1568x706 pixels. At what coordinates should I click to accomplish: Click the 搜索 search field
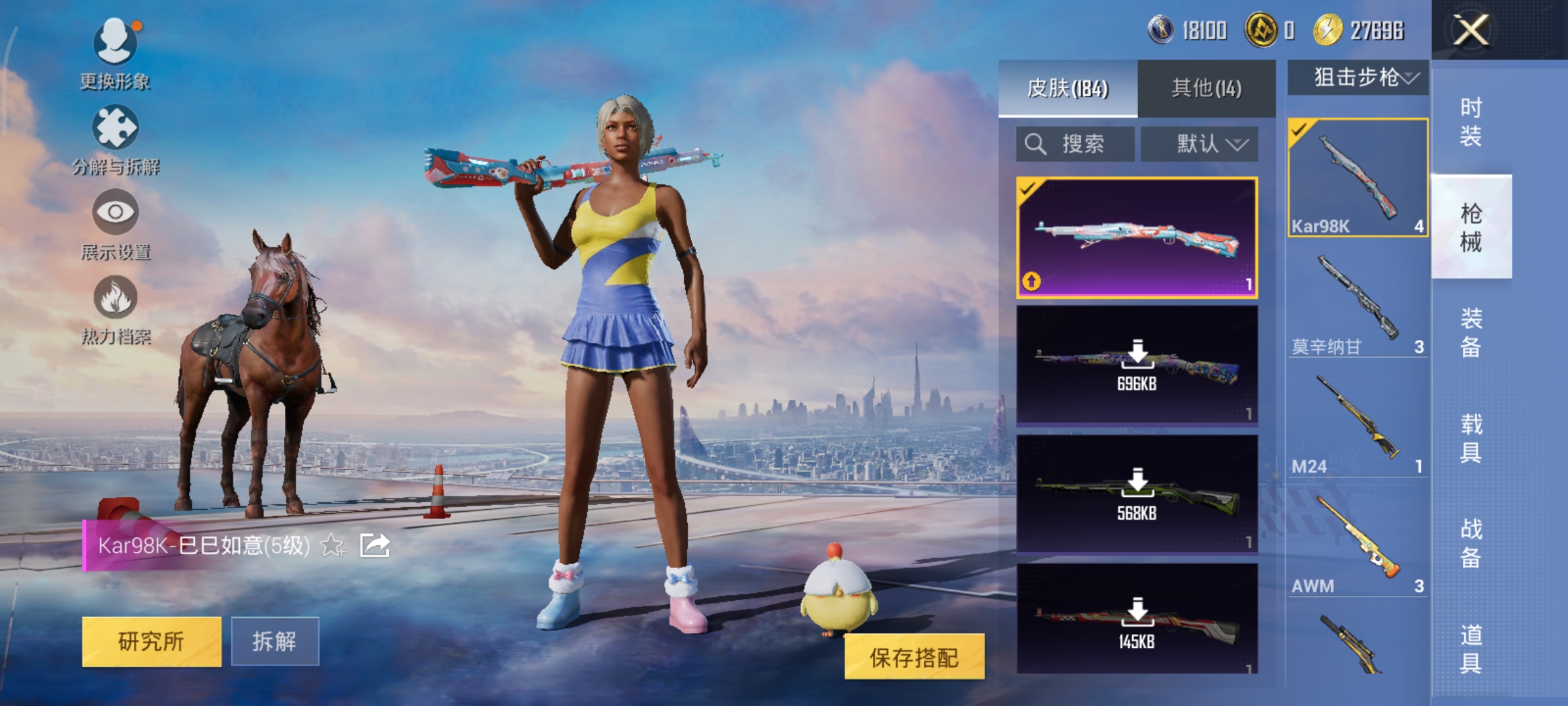1075,144
